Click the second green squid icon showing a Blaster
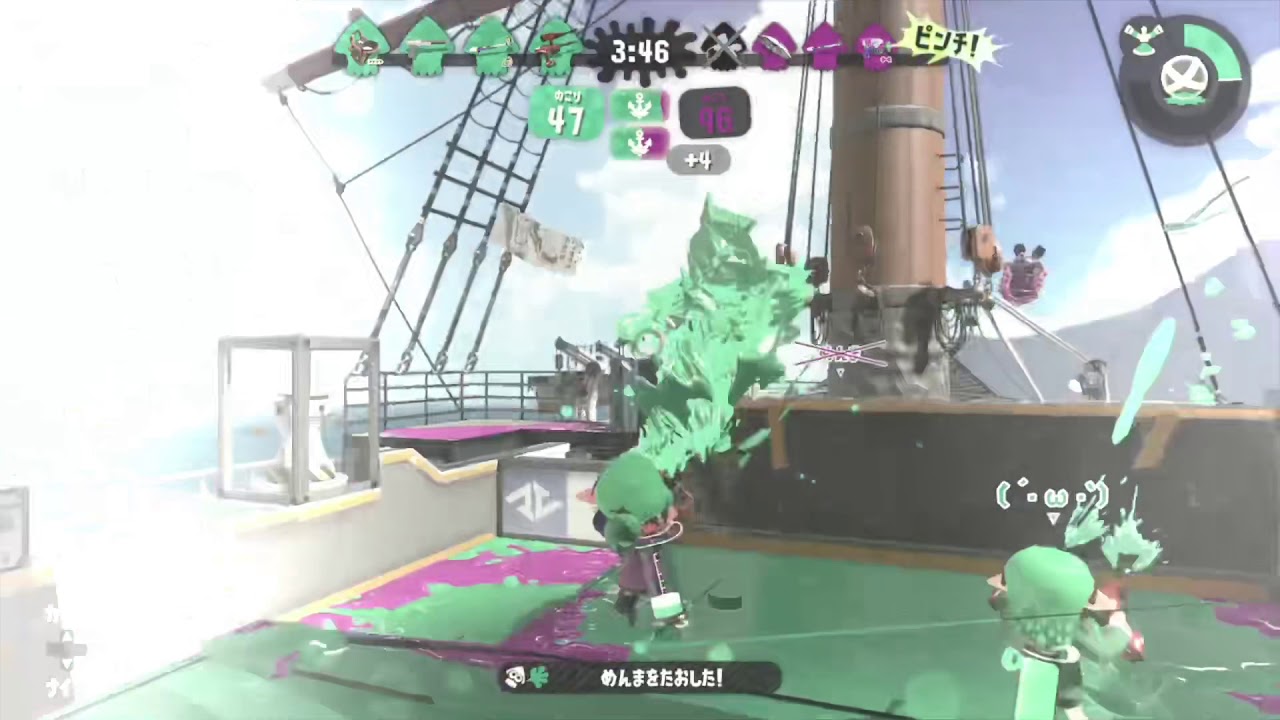The width and height of the screenshot is (1280, 720). 428,45
